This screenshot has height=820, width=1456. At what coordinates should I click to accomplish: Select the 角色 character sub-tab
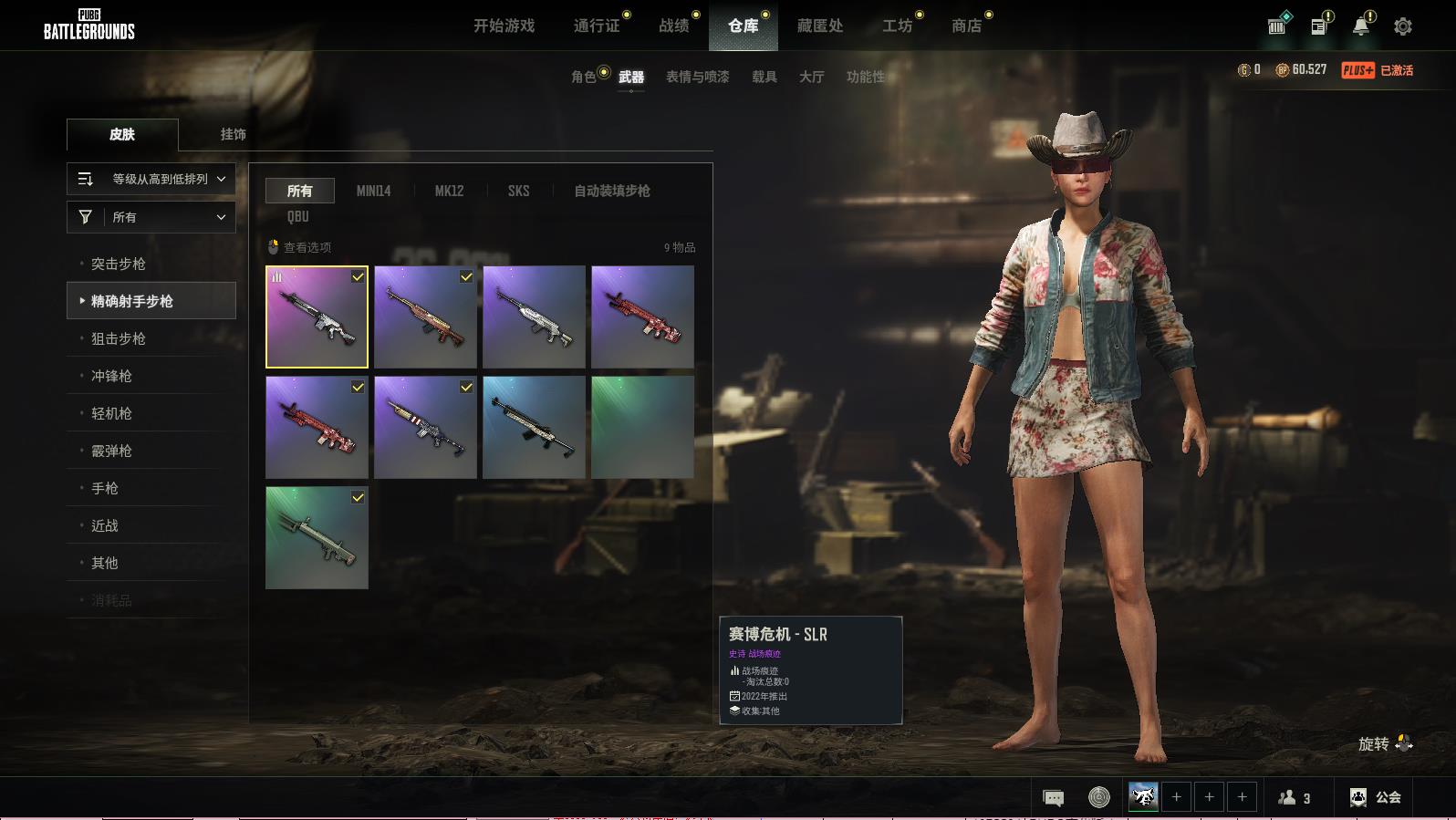pyautogui.click(x=584, y=77)
